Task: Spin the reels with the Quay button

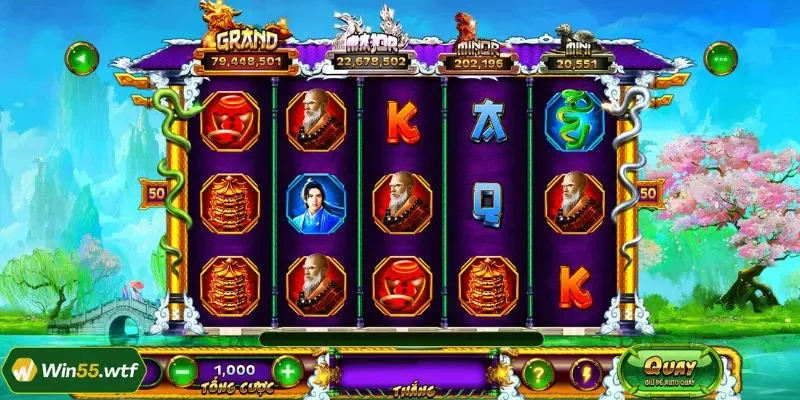Action: click(x=670, y=369)
